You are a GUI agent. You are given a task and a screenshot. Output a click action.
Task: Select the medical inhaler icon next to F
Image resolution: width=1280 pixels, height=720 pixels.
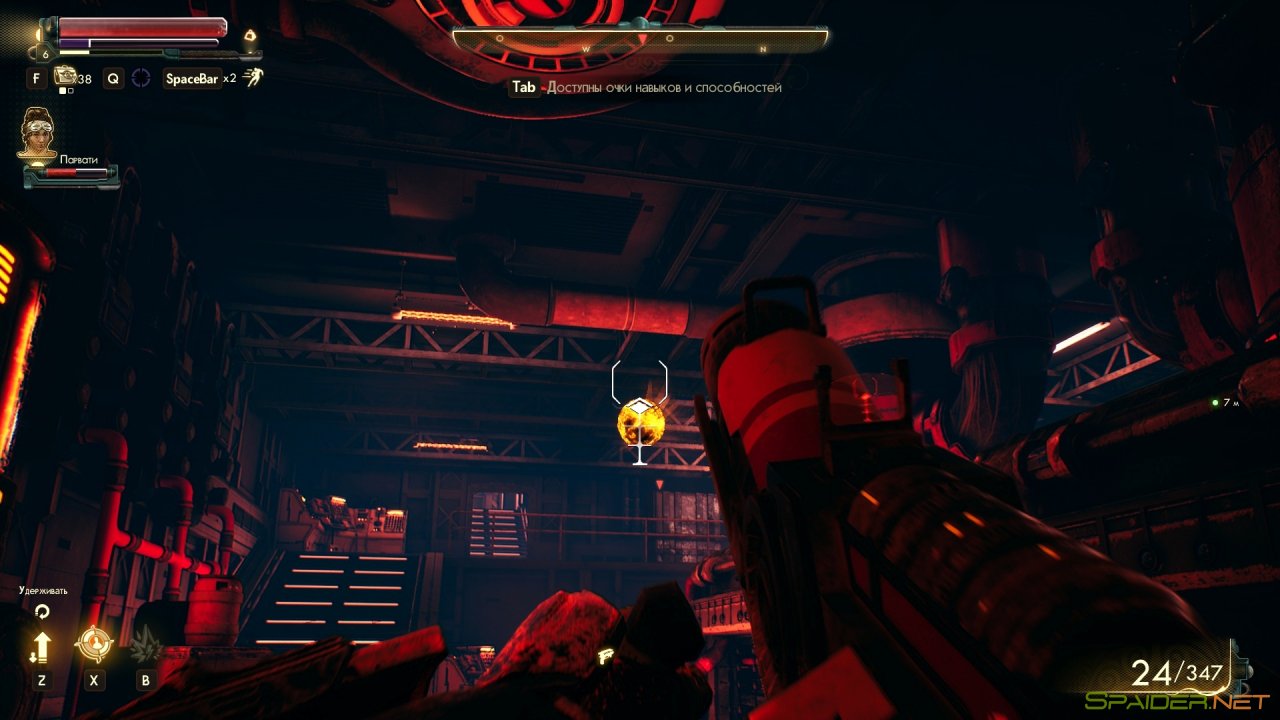[66, 76]
